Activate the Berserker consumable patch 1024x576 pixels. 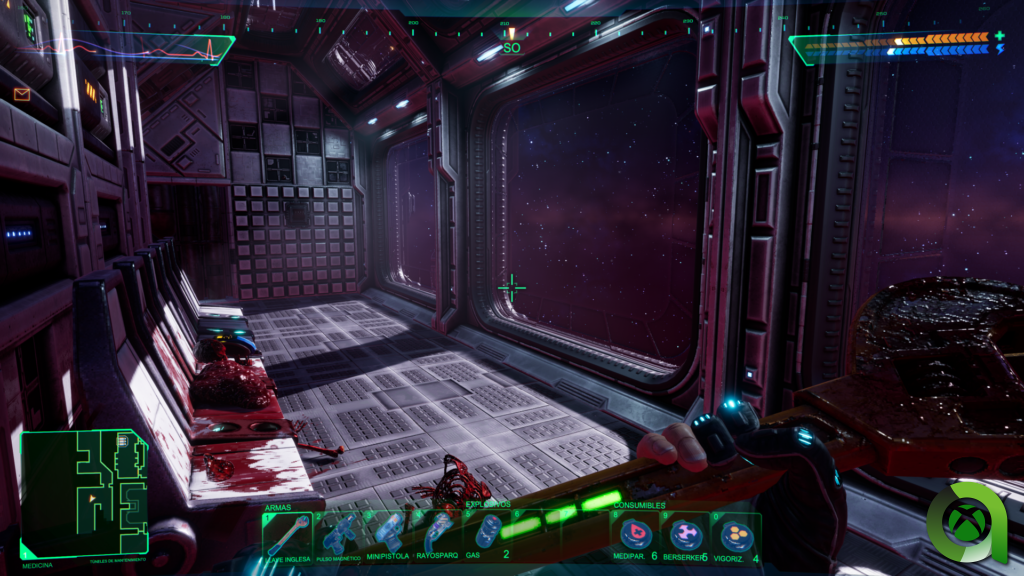pos(685,536)
